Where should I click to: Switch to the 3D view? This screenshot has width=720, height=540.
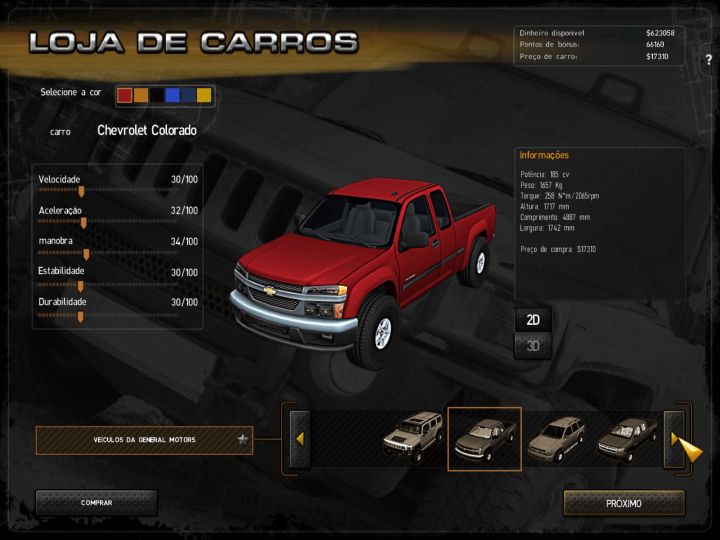click(x=534, y=346)
